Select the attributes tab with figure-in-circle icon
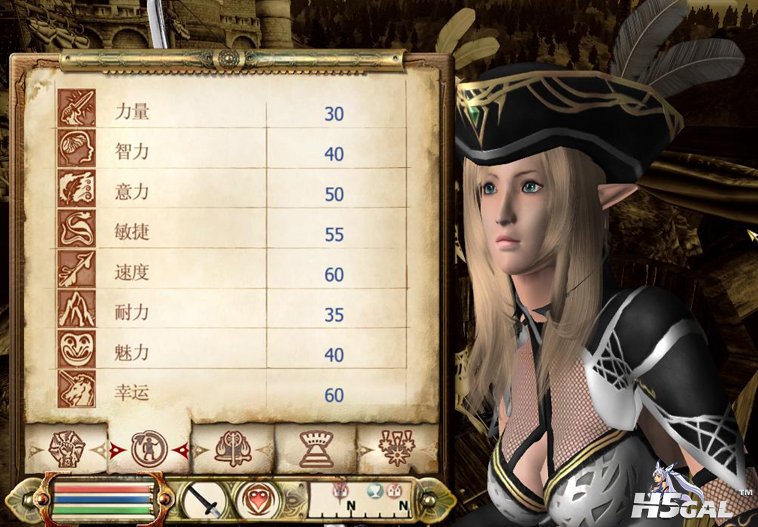Image resolution: width=758 pixels, height=527 pixels. point(149,446)
